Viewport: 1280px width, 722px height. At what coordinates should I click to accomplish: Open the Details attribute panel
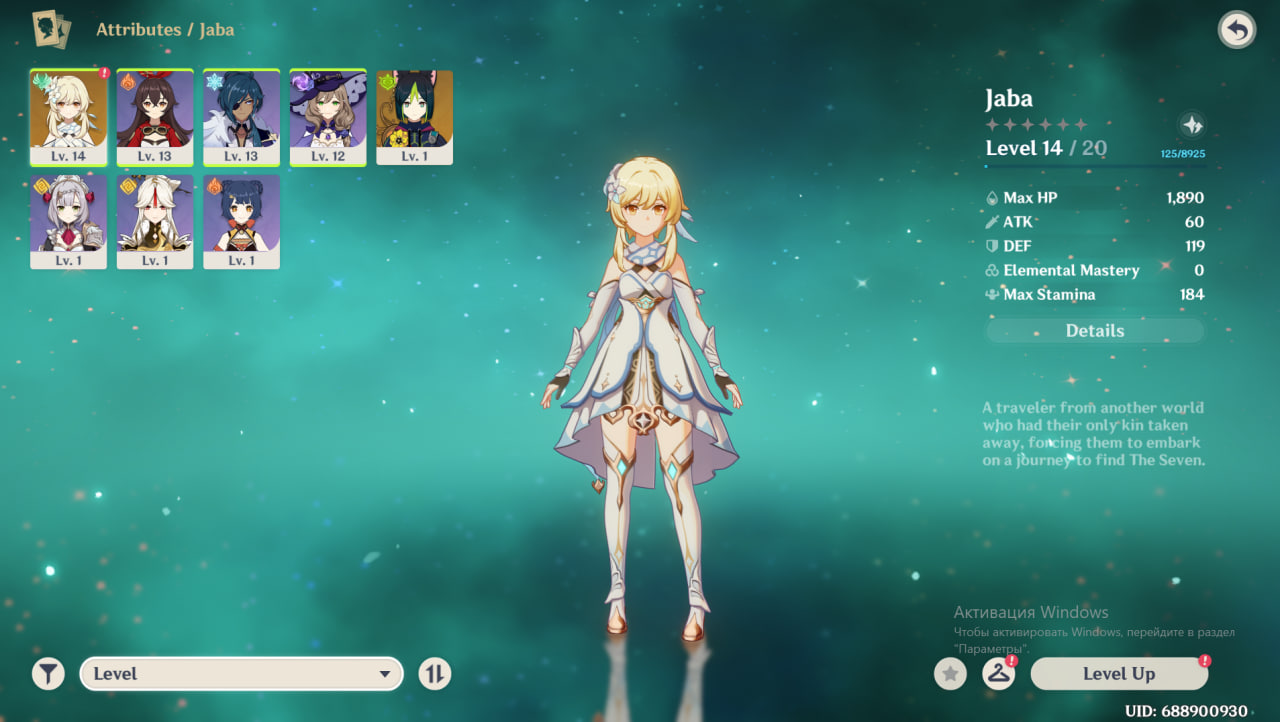tap(1095, 331)
